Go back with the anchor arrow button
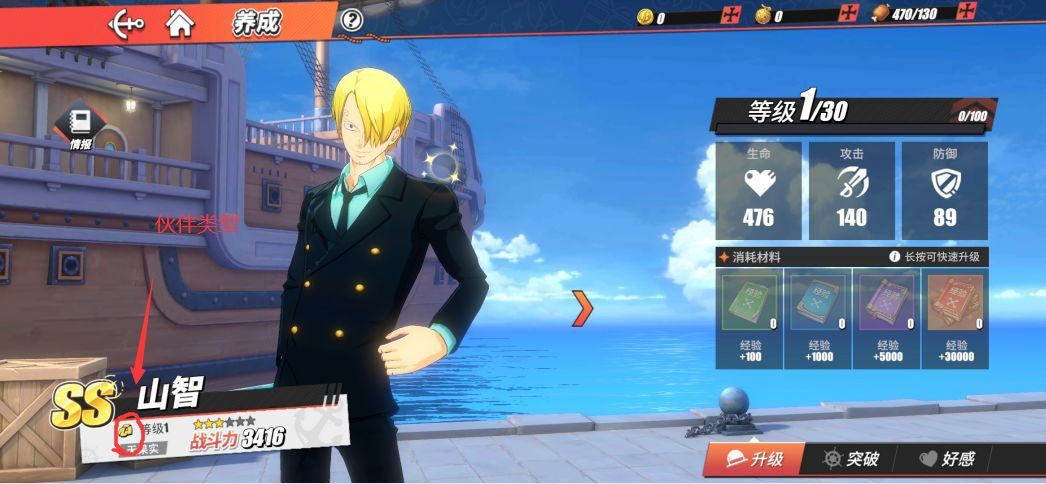The image size is (1046, 484). [x=125, y=20]
